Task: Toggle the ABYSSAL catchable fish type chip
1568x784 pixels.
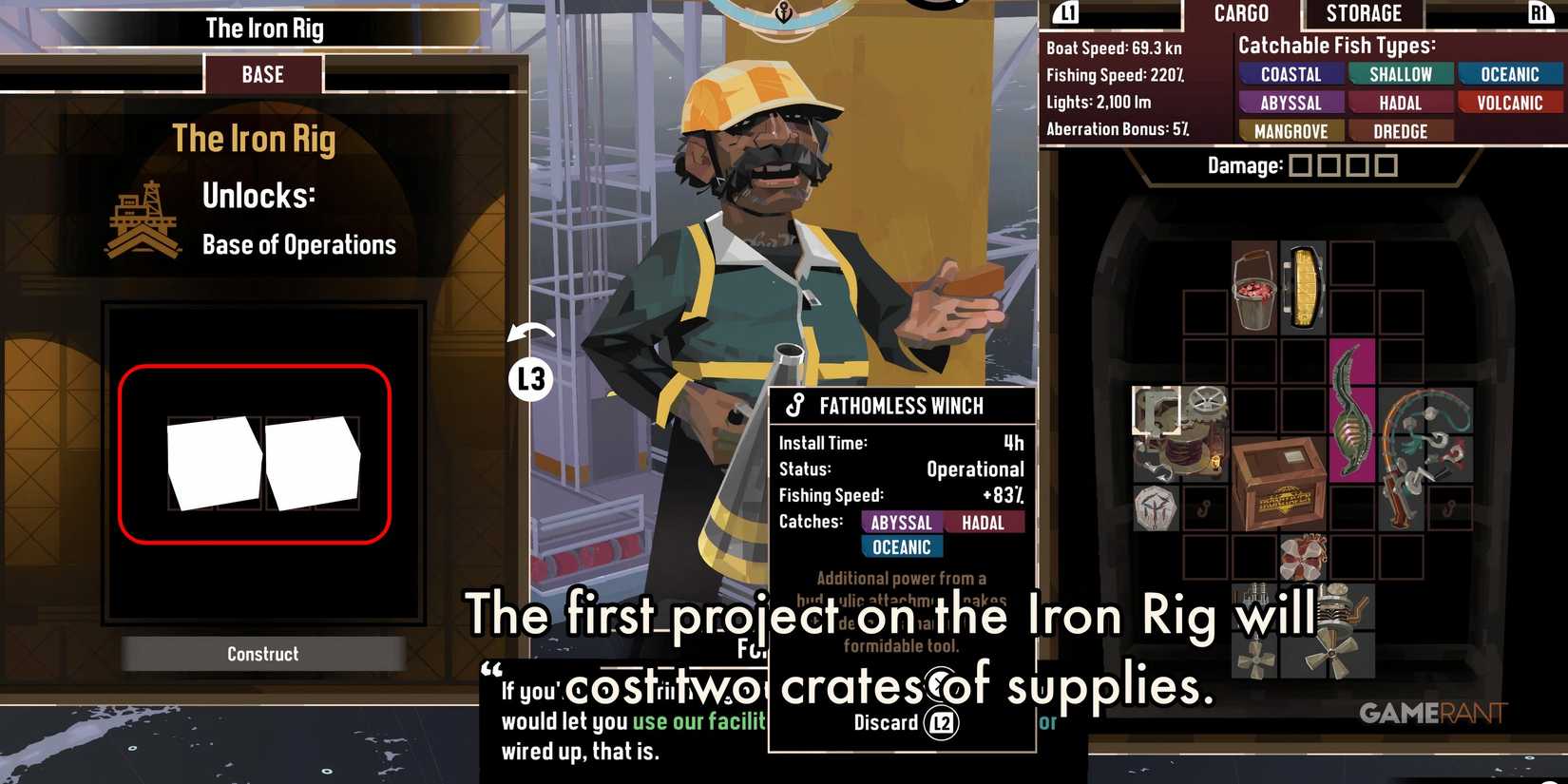Action: coord(1291,103)
